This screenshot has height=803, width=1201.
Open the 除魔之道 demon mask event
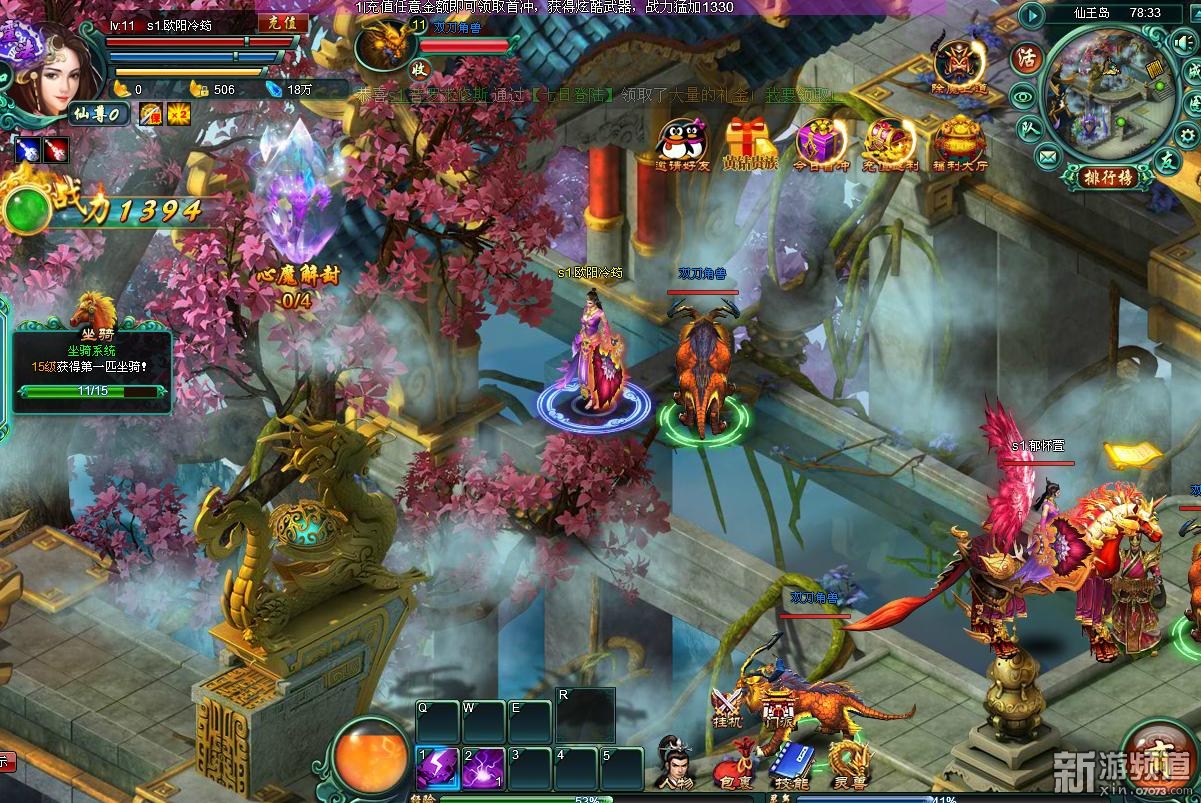coord(959,64)
